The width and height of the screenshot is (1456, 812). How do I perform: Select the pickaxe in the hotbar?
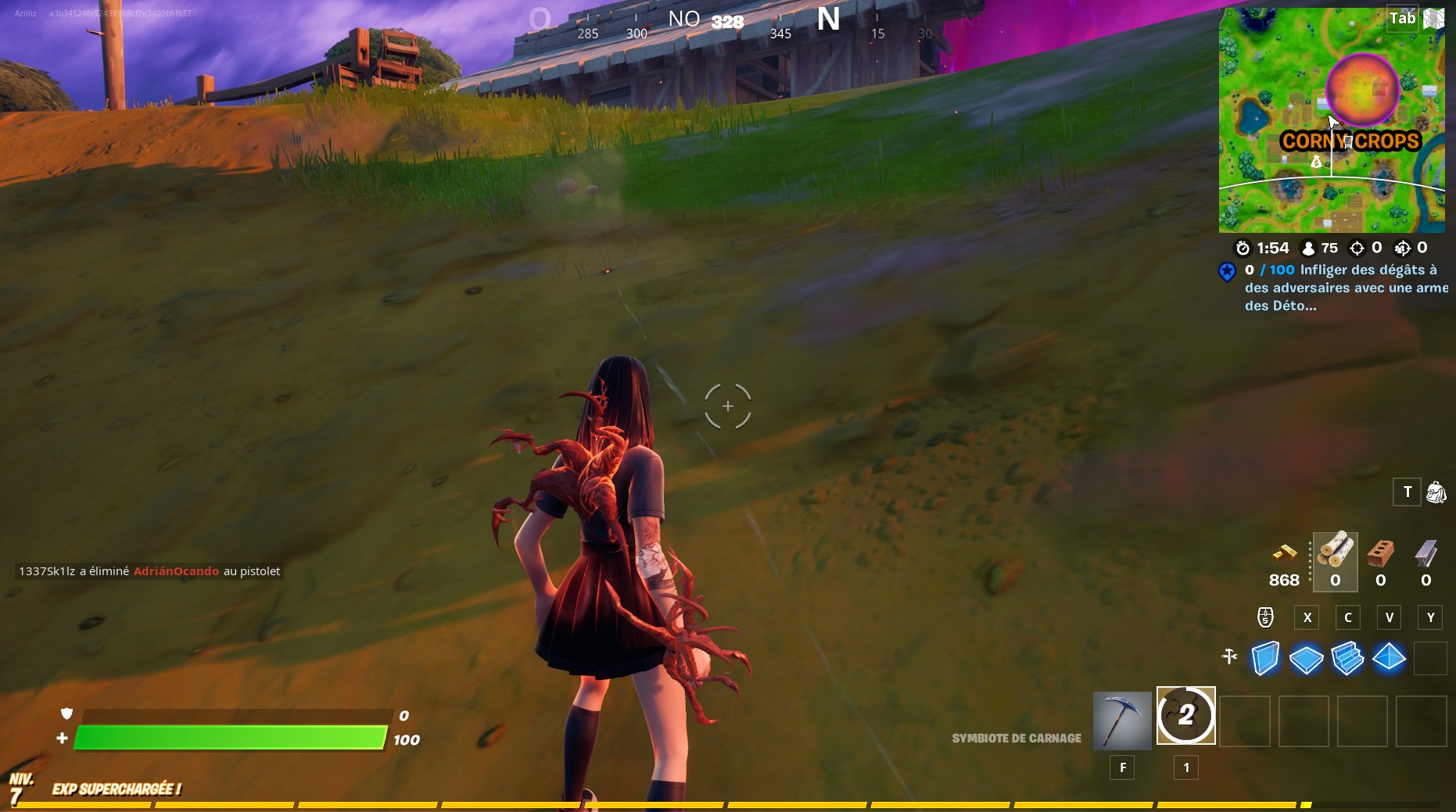click(1121, 717)
